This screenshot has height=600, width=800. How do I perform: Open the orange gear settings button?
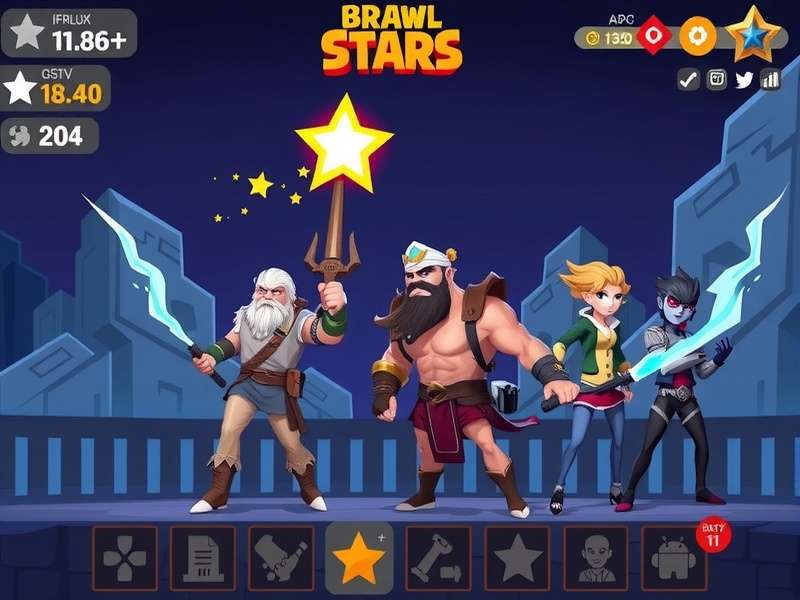pyautogui.click(x=698, y=36)
